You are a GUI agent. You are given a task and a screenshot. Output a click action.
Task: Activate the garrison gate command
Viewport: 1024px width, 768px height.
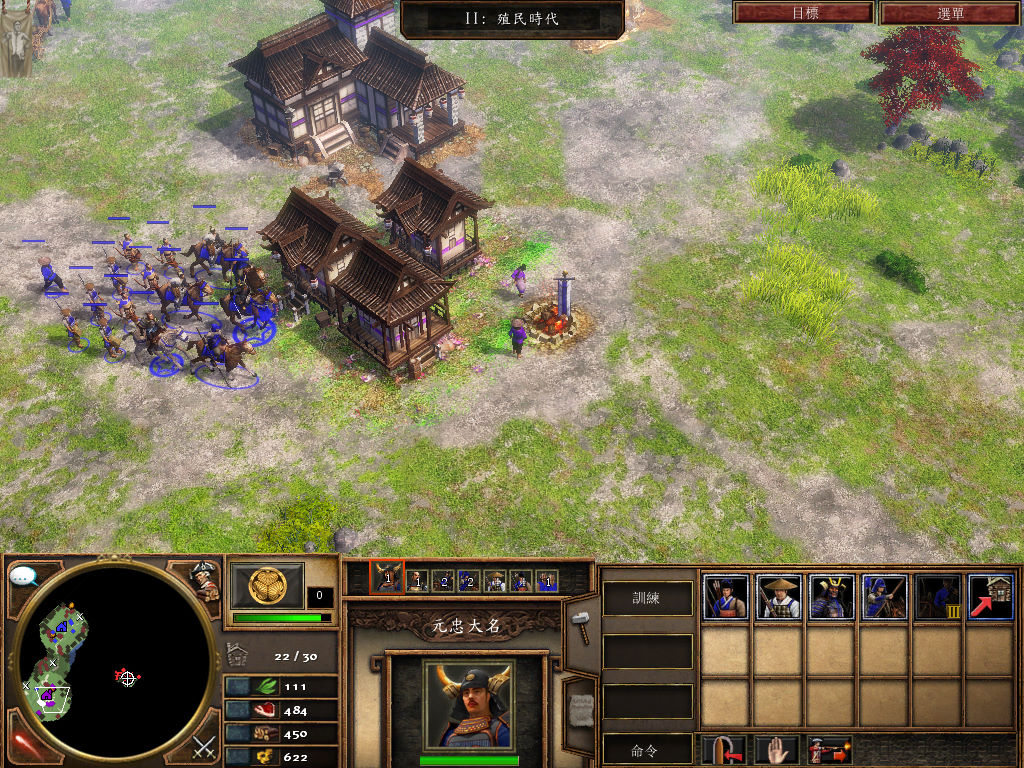point(723,749)
